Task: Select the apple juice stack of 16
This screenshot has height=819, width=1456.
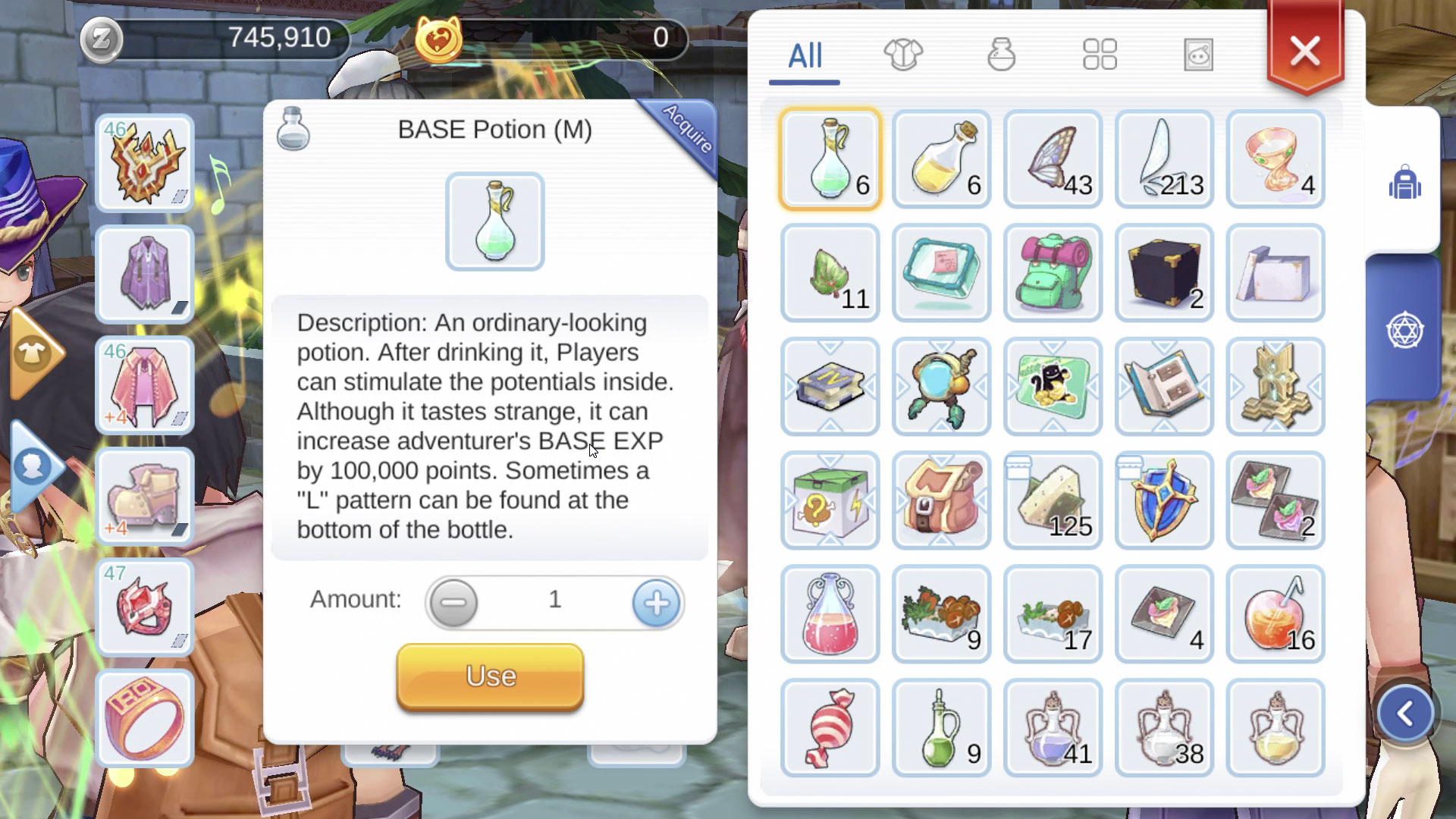Action: (1276, 614)
